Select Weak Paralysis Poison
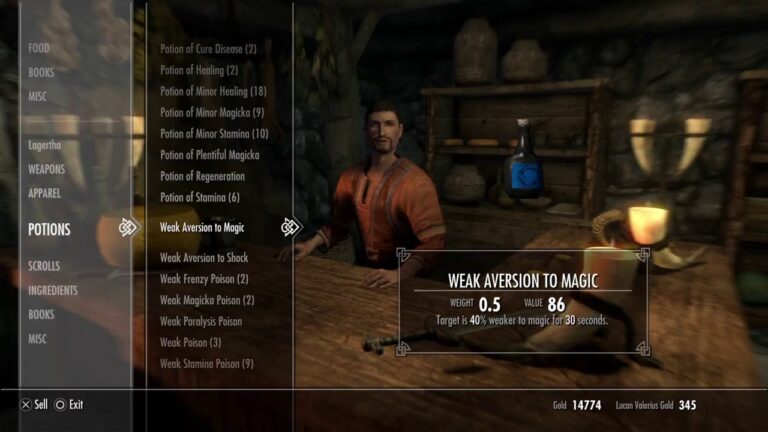The image size is (768, 432). 201,321
